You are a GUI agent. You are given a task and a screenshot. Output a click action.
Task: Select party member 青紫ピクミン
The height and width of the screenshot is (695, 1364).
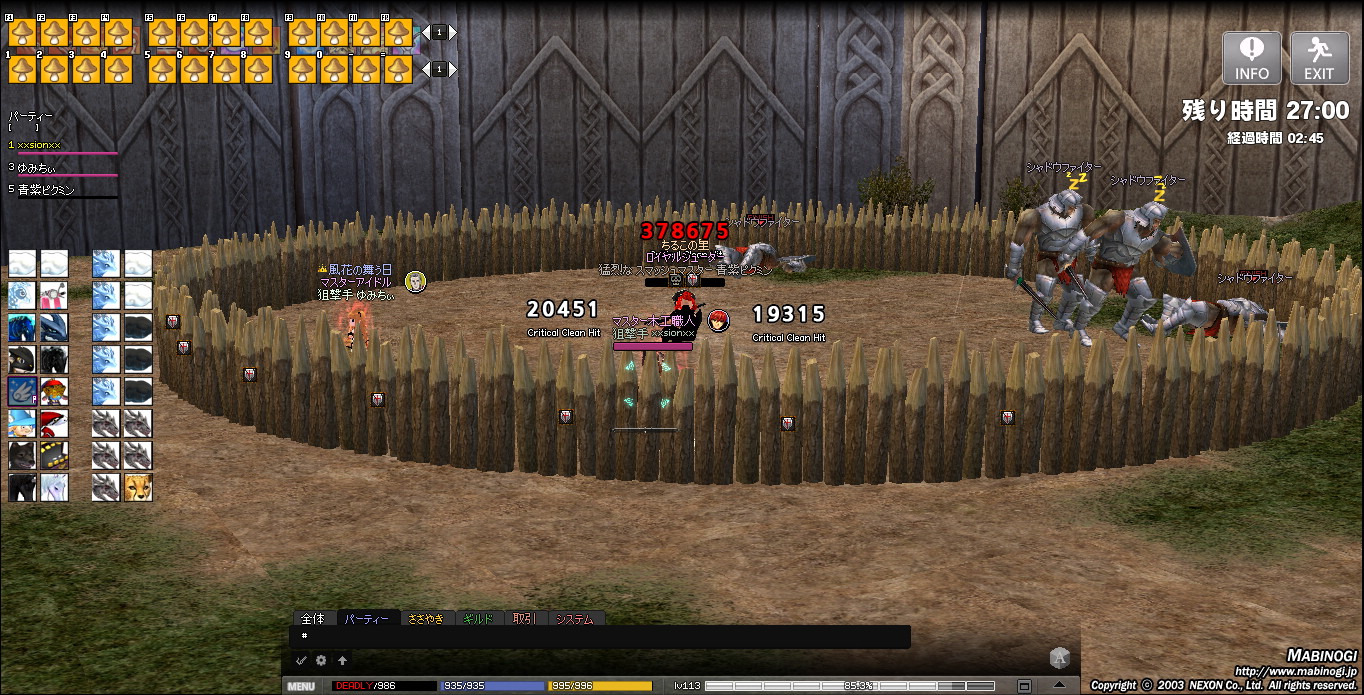tap(46, 189)
